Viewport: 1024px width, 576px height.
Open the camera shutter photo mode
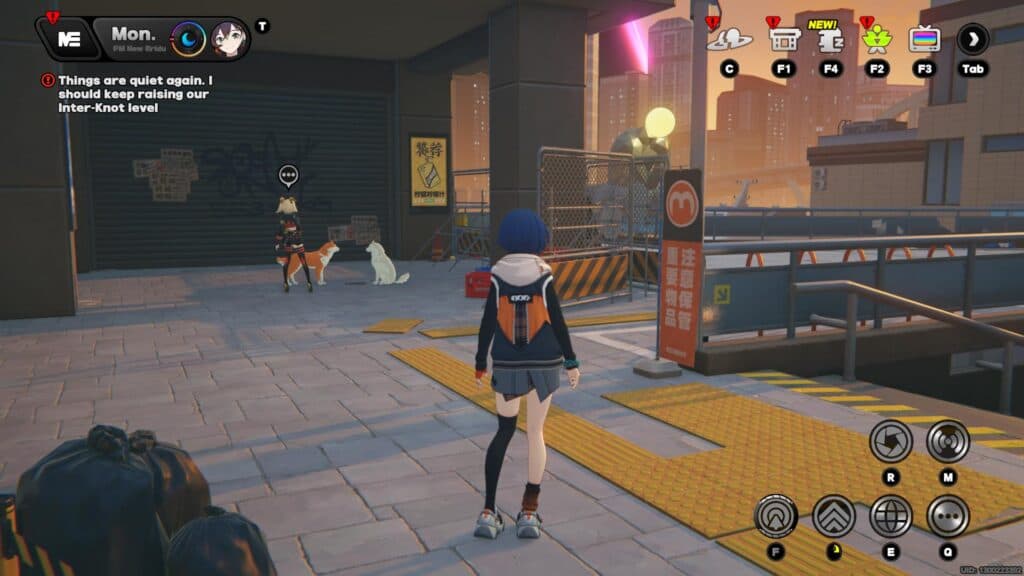(890, 441)
